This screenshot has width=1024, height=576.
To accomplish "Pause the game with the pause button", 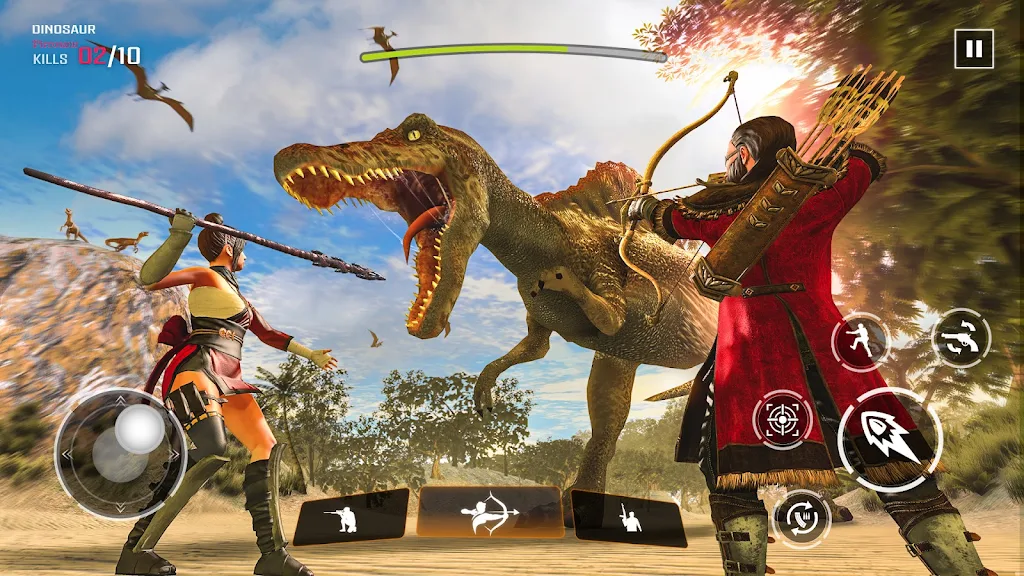I will click(973, 48).
